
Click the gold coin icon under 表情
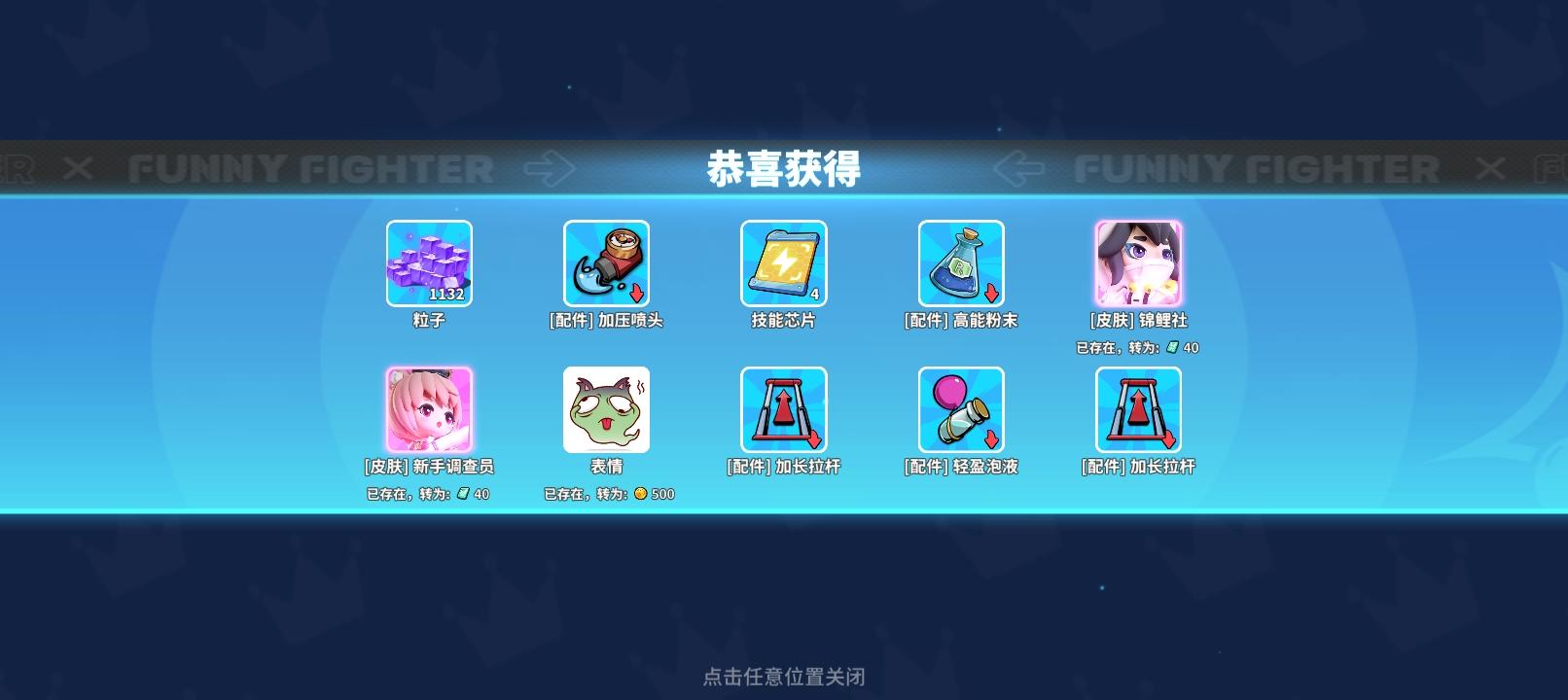tap(640, 493)
